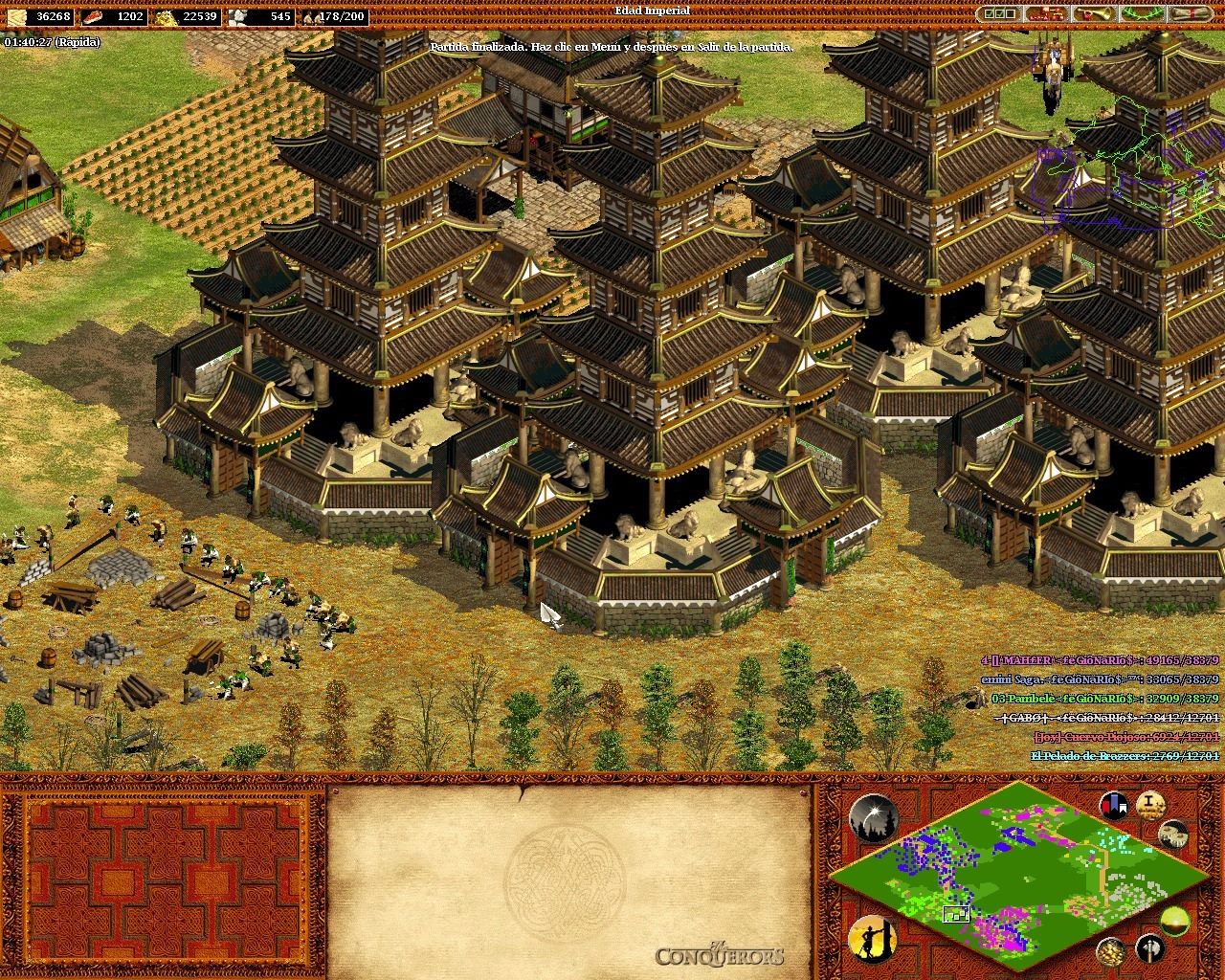The image size is (1225, 980).
Task: Open the diplomacy laurel wreath button
Action: pyautogui.click(x=1142, y=13)
